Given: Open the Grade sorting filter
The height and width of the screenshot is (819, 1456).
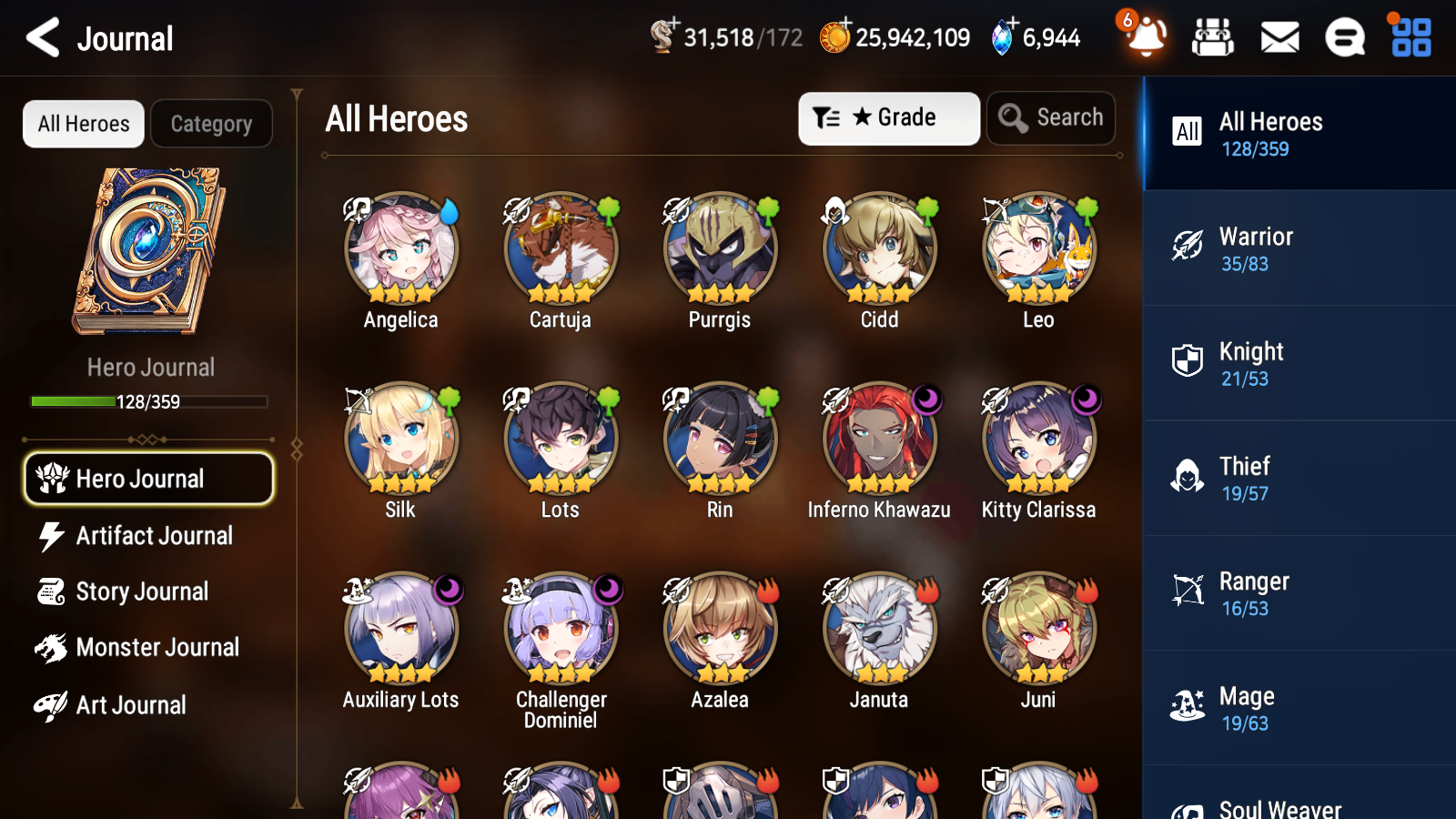Looking at the screenshot, I should [888, 118].
